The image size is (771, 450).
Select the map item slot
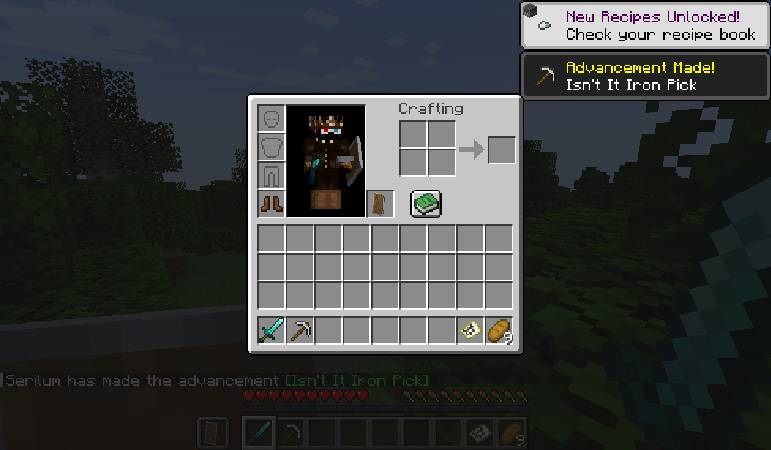pyautogui.click(x=470, y=330)
